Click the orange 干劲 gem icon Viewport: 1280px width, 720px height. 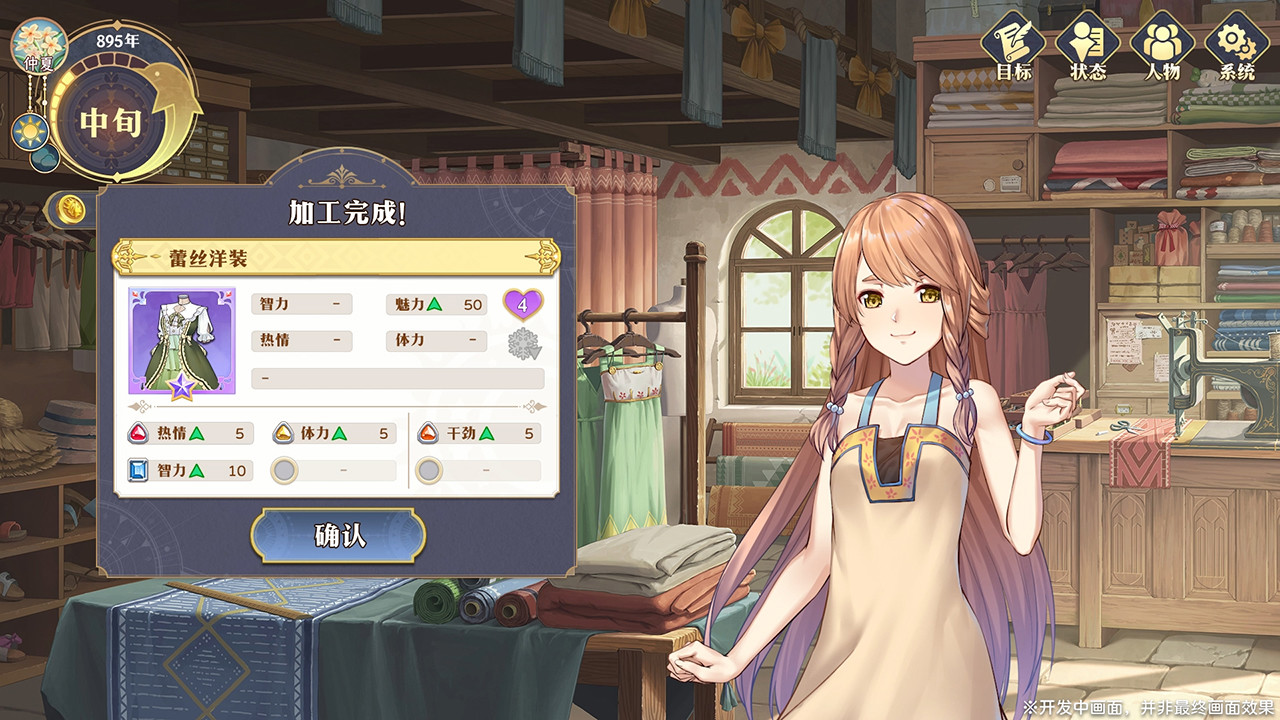coord(424,433)
